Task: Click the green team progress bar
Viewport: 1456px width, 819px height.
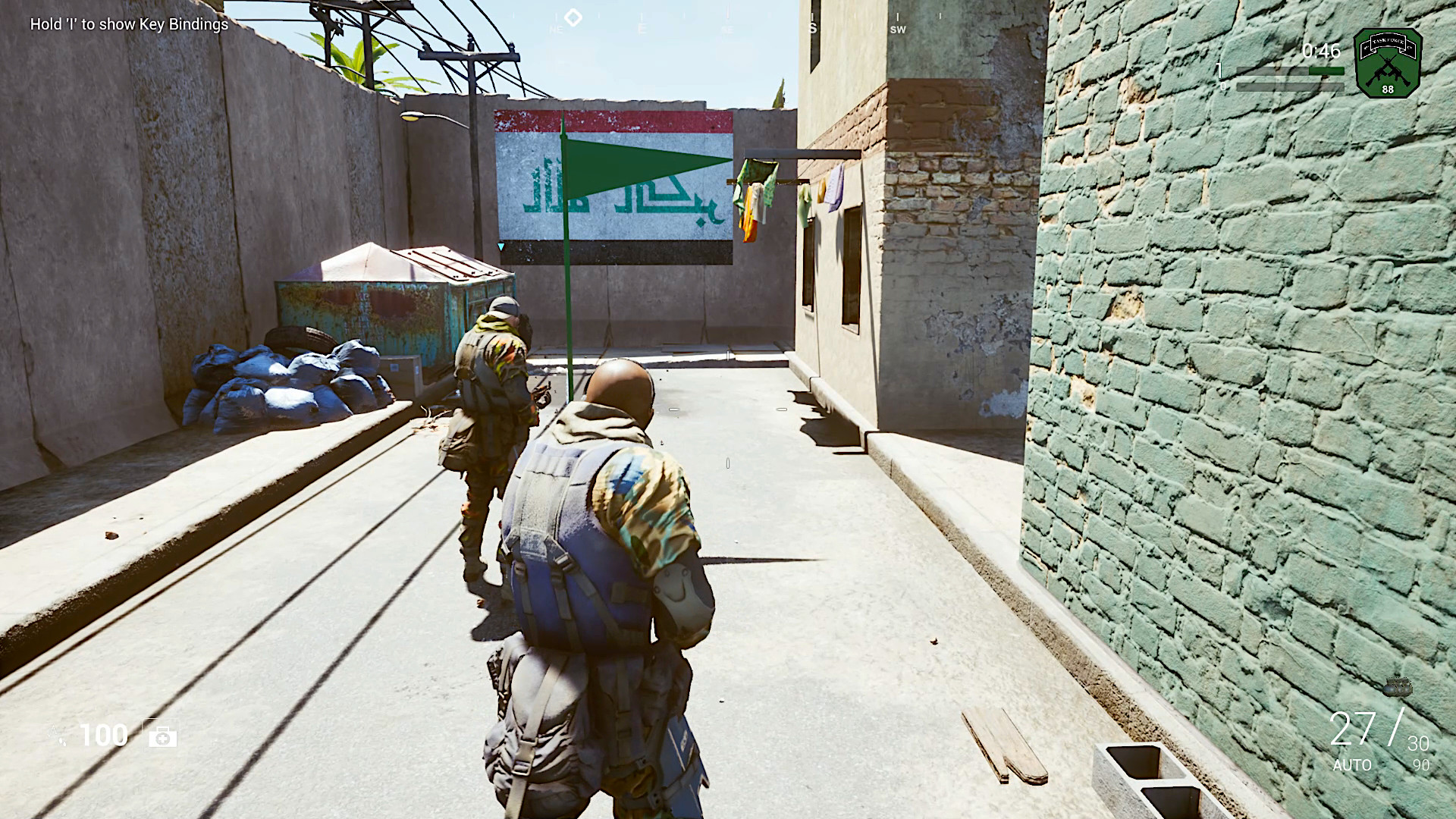Action: pos(1326,69)
